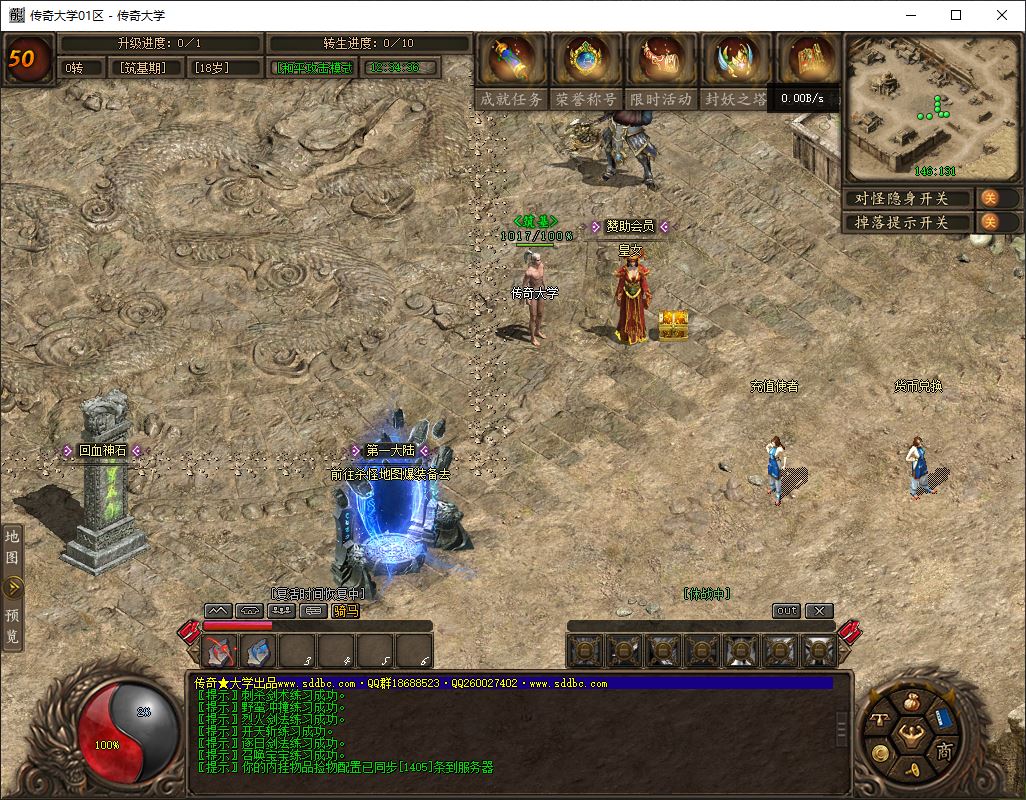Select the blue skill in hotbar slot two

[x=258, y=651]
